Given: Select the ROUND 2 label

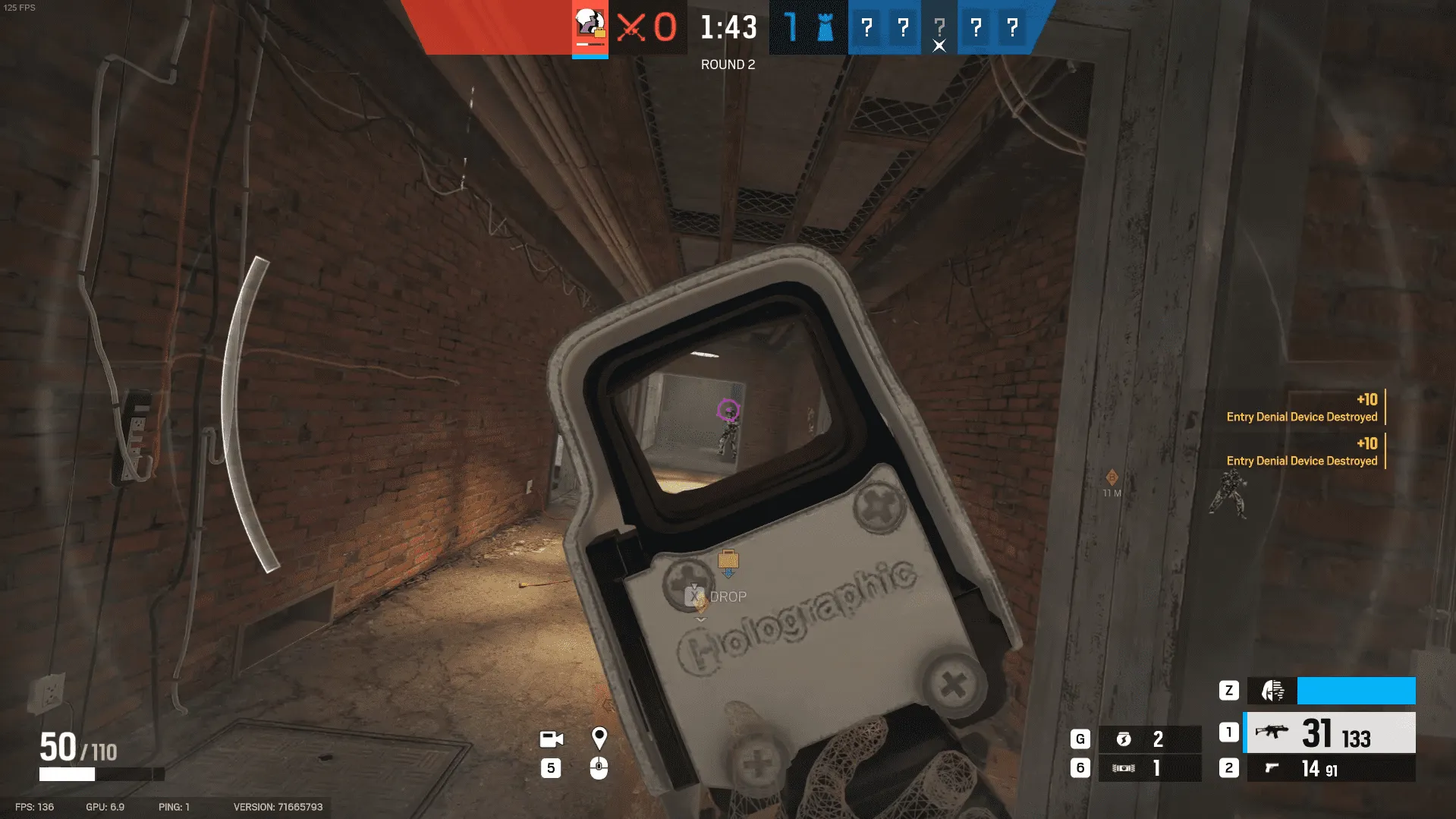Looking at the screenshot, I should coord(727,65).
